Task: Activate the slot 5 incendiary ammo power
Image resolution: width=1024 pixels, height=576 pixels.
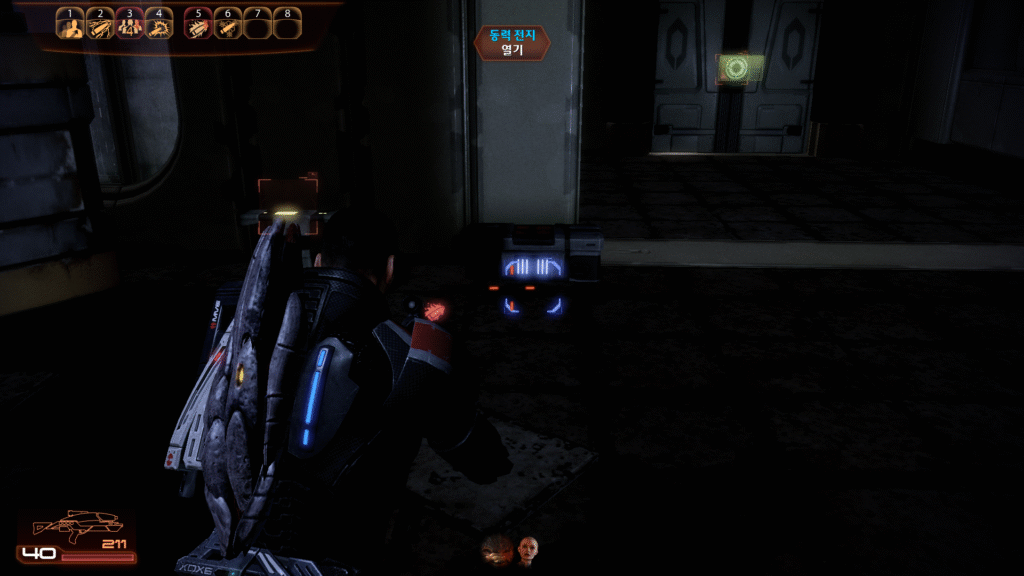Action: click(x=199, y=28)
